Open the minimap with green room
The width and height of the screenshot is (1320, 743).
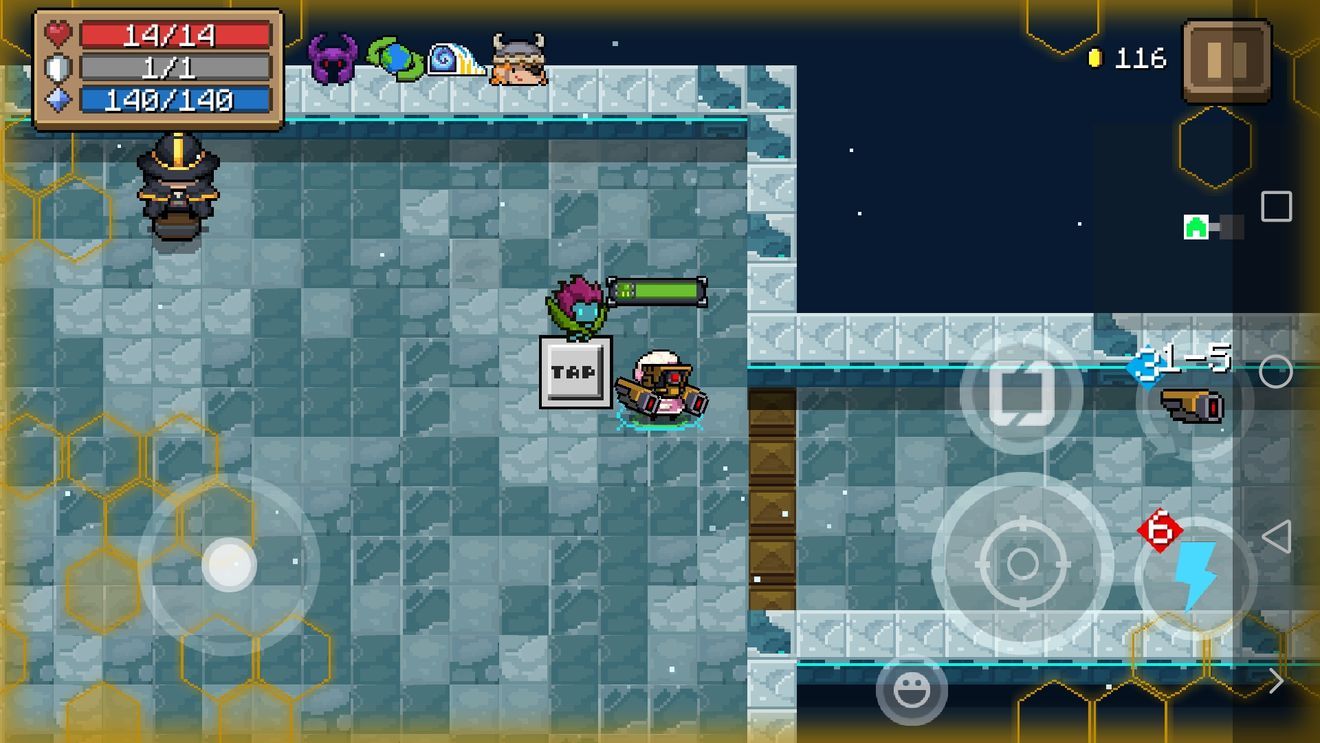point(1213,226)
